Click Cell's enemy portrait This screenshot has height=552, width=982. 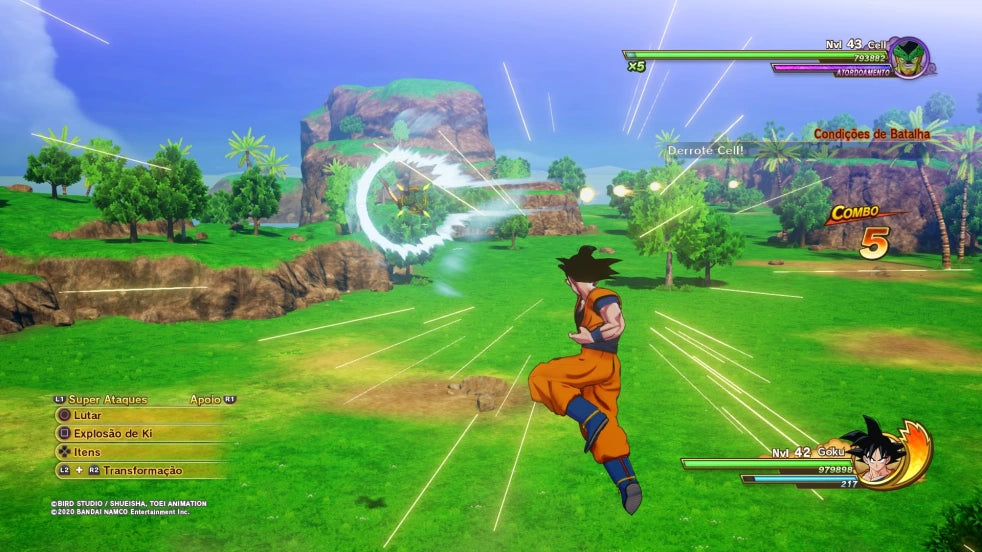pos(907,56)
